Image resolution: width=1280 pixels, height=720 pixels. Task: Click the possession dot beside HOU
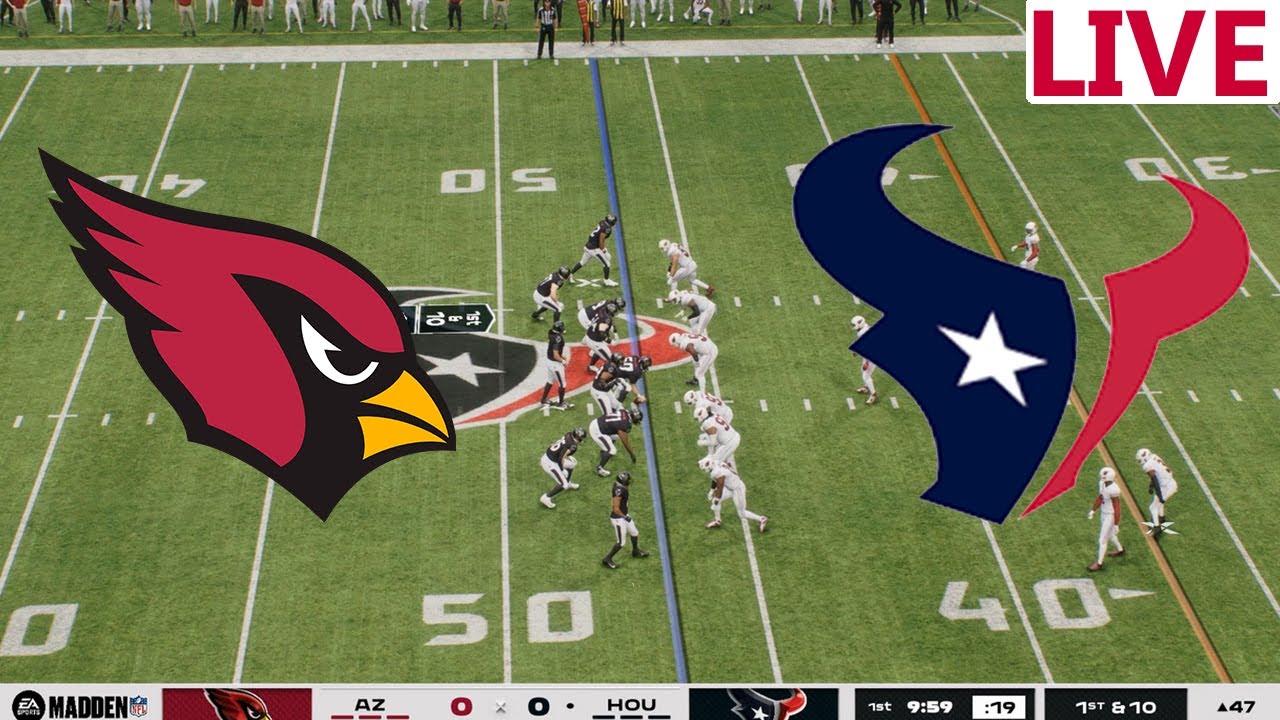point(570,705)
